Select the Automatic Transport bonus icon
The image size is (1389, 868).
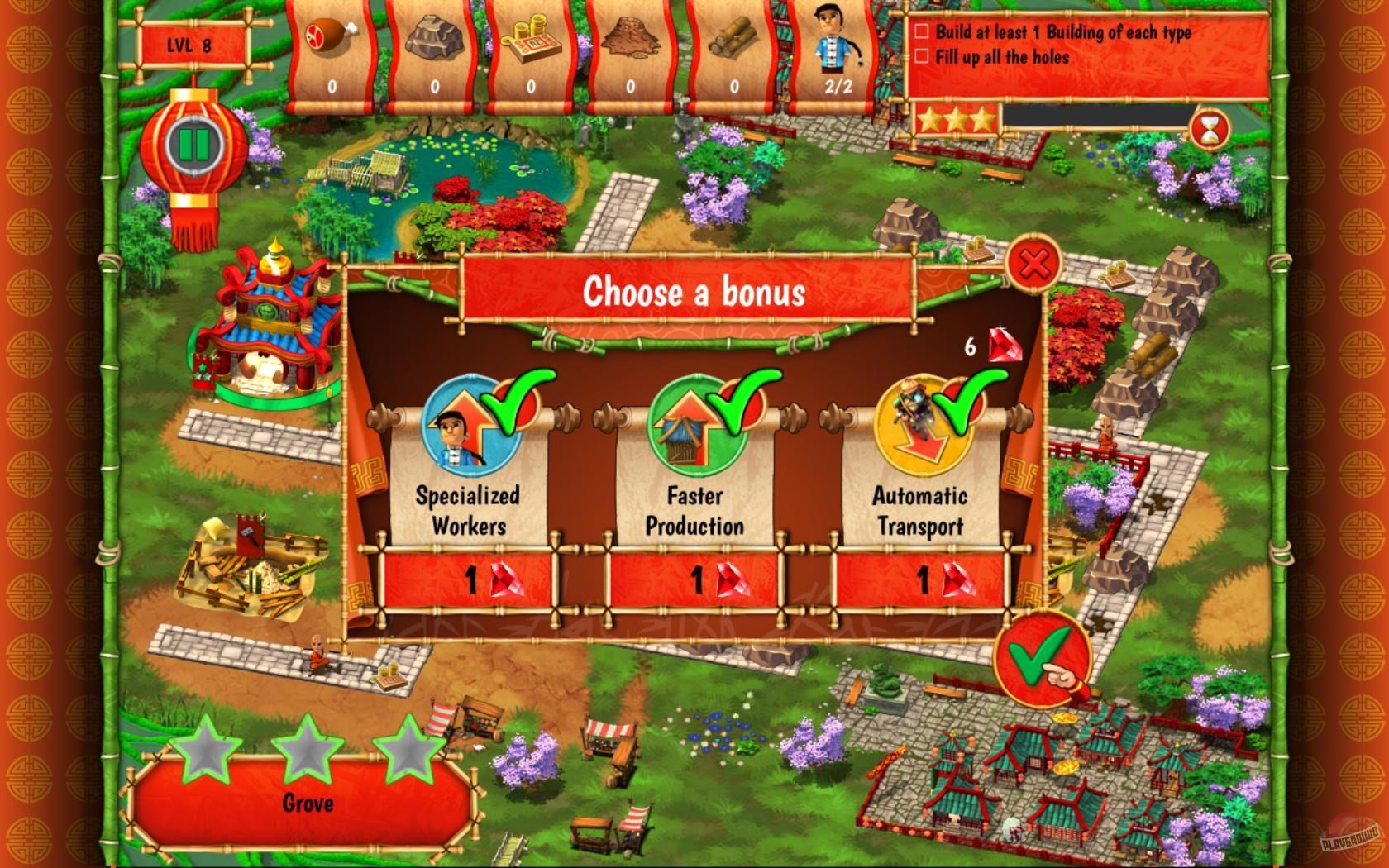pyautogui.click(x=922, y=422)
